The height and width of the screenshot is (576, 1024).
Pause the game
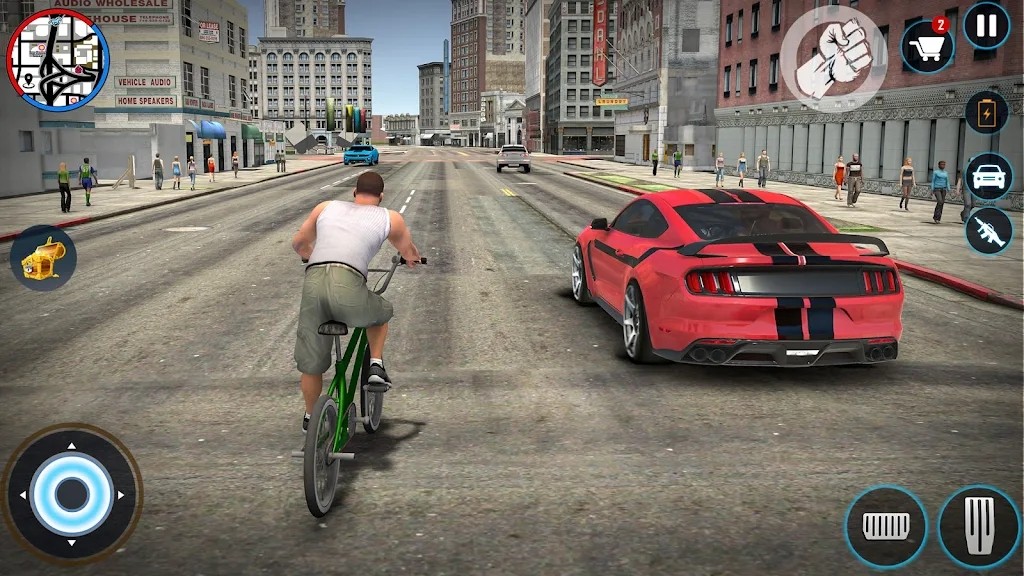(x=986, y=26)
